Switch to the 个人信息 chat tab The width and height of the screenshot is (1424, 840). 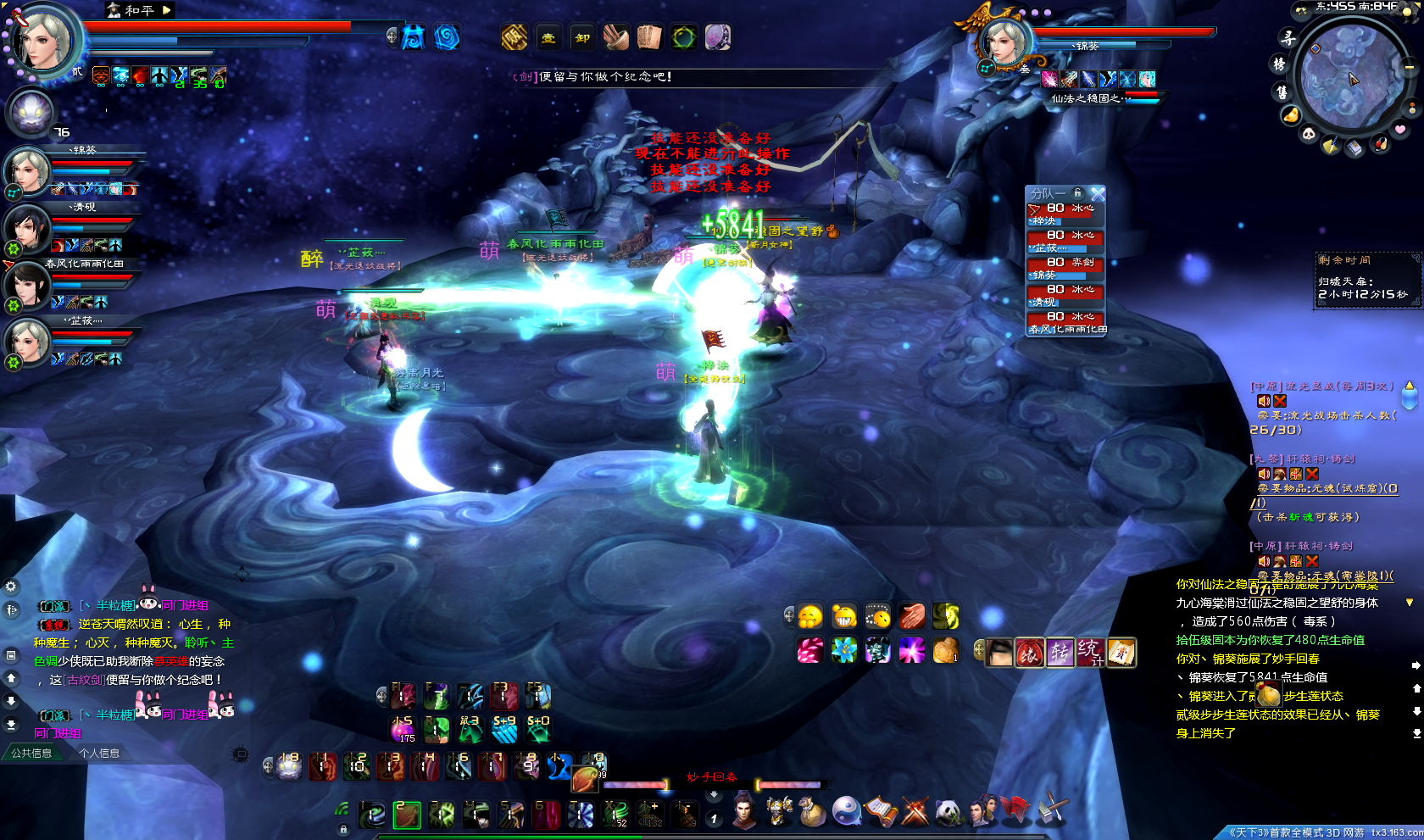(99, 753)
